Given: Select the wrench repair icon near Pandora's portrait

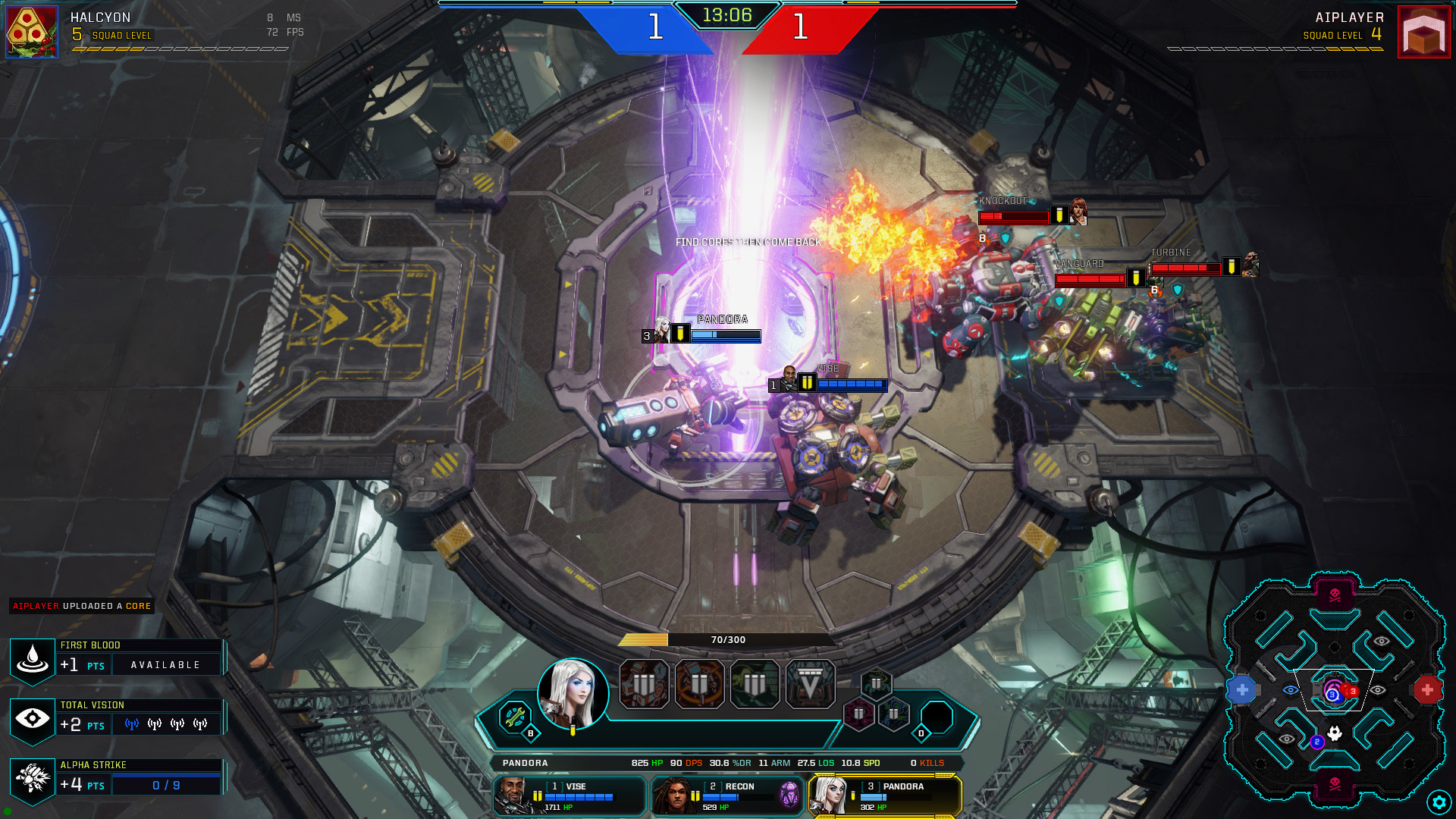Looking at the screenshot, I should click(x=514, y=715).
